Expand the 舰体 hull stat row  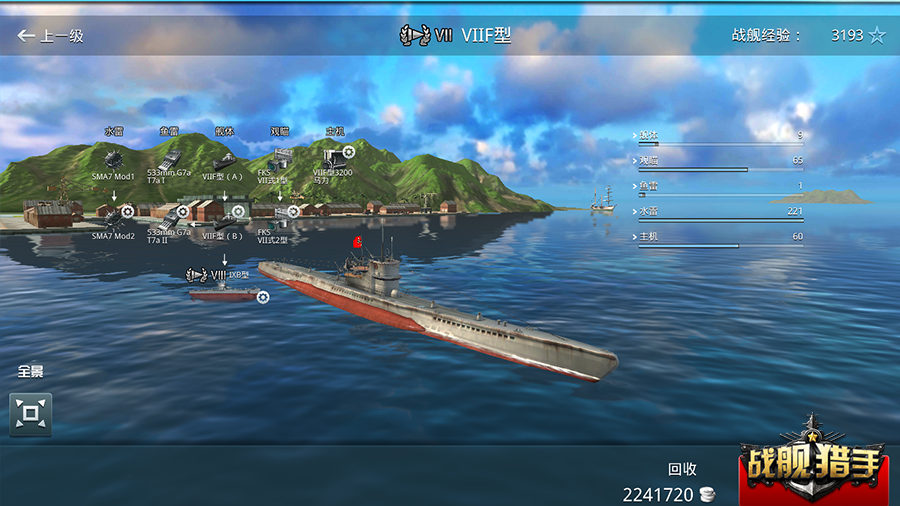[x=719, y=134]
